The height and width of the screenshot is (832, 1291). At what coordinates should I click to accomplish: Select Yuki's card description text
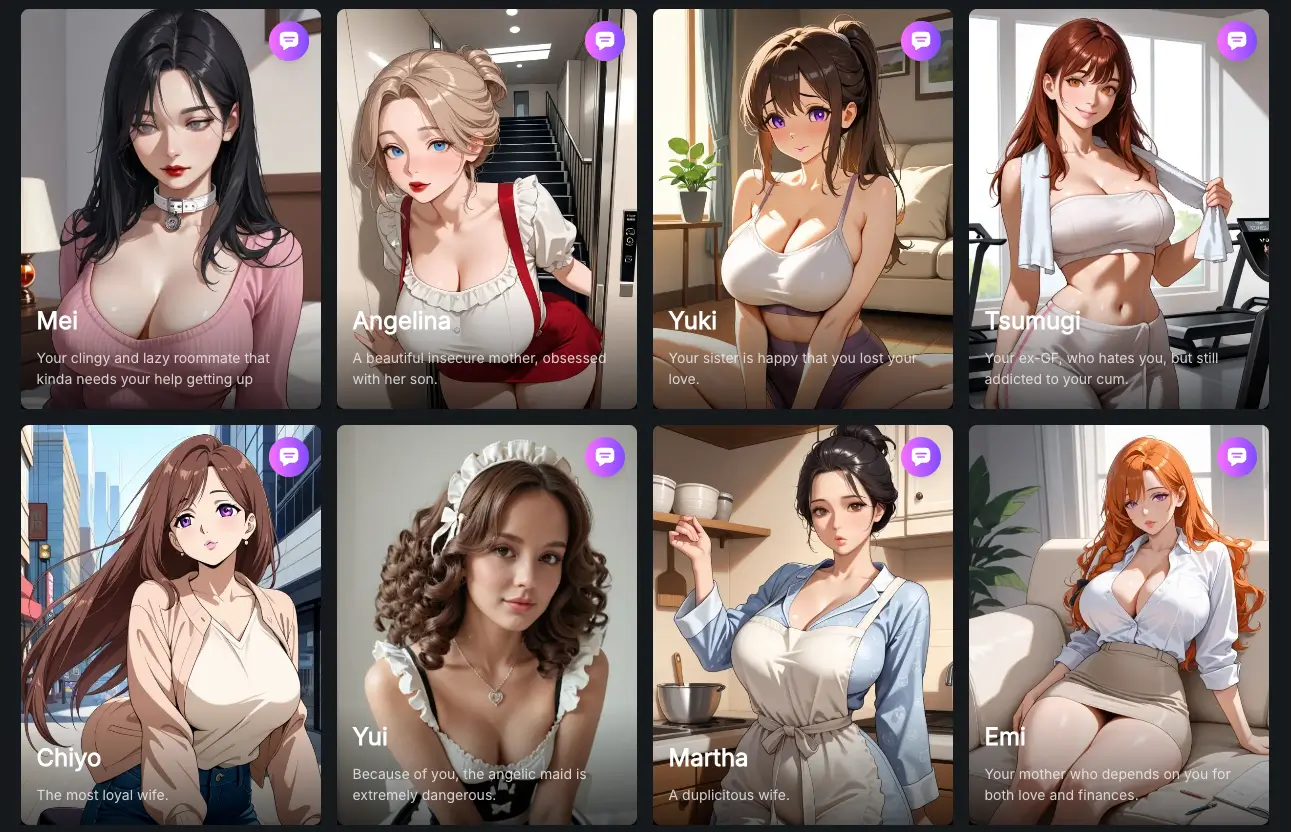[793, 368]
